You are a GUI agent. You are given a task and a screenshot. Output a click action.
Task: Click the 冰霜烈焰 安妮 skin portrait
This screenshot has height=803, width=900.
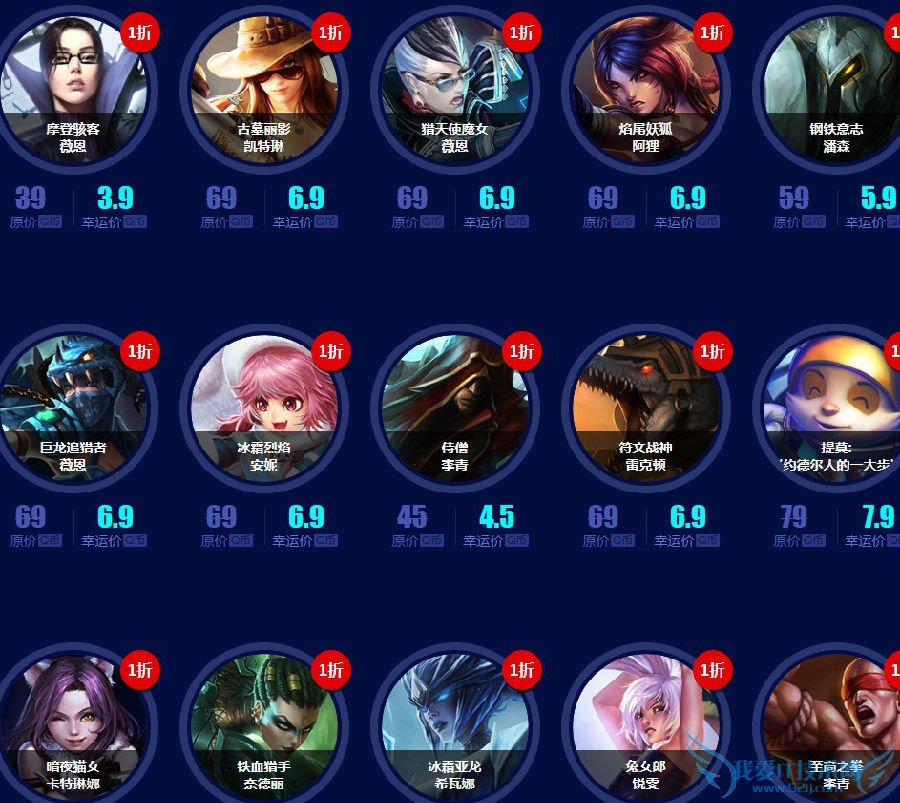click(x=263, y=406)
